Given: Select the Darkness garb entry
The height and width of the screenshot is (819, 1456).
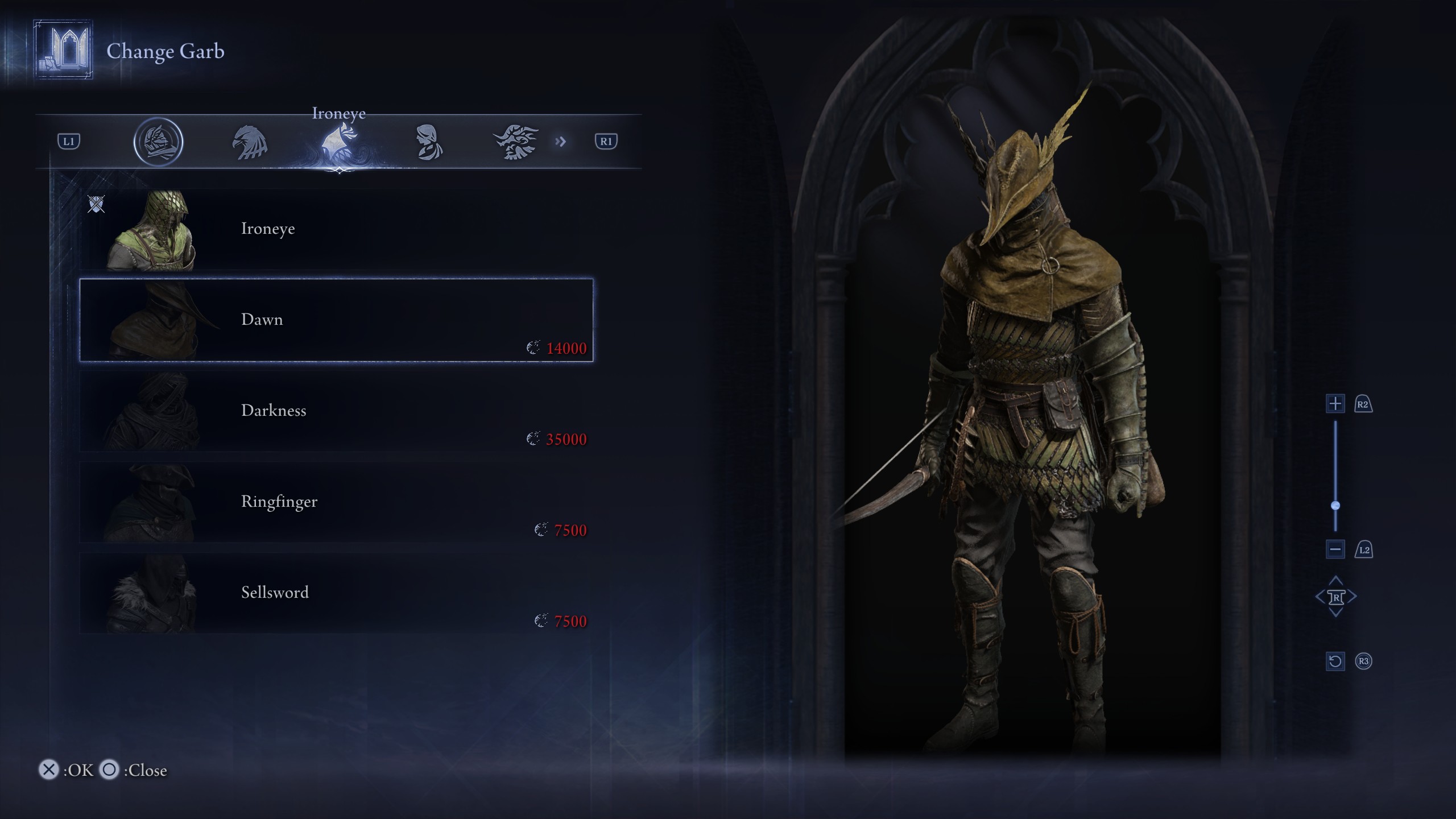Looking at the screenshot, I should pos(336,411).
